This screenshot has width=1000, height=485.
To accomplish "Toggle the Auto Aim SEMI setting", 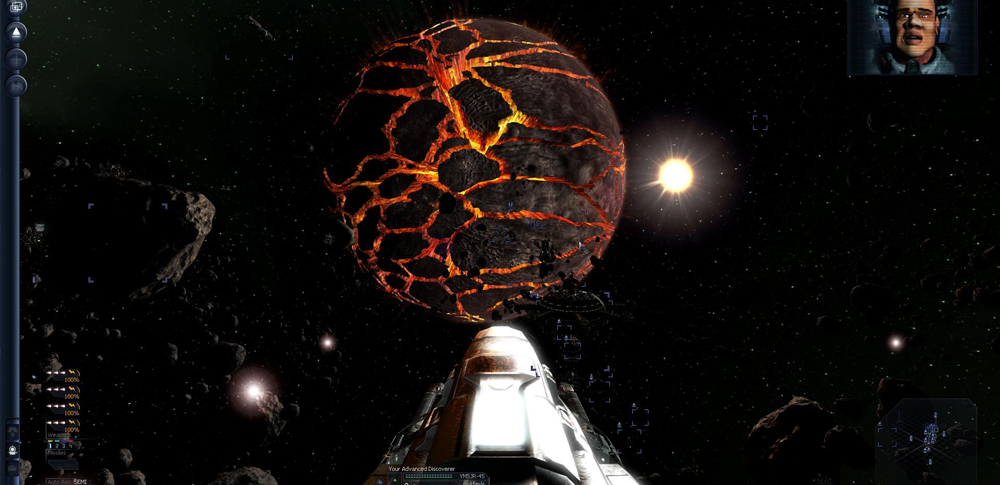I will [x=67, y=481].
